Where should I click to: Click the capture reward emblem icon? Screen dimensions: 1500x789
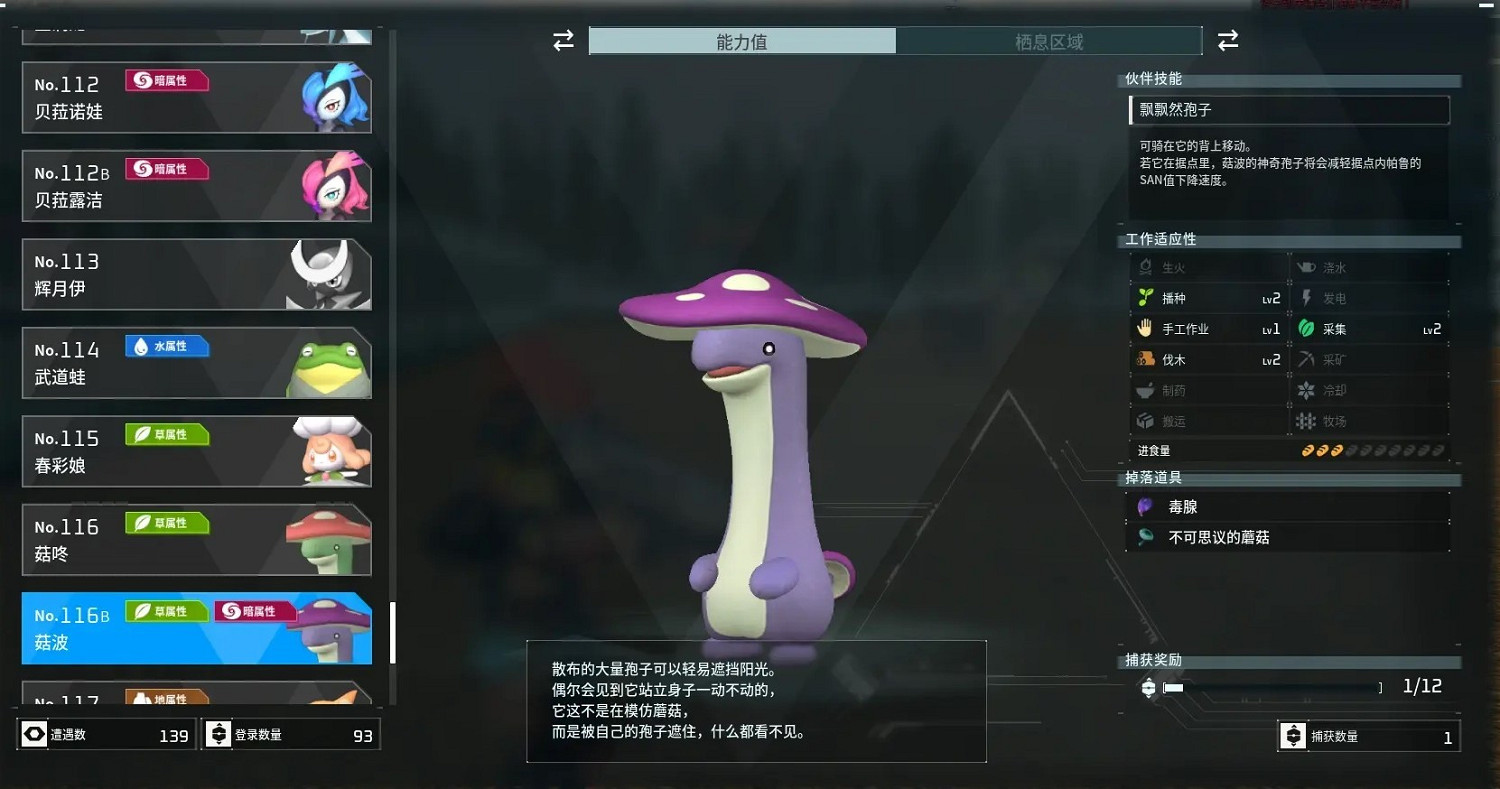tap(1146, 687)
